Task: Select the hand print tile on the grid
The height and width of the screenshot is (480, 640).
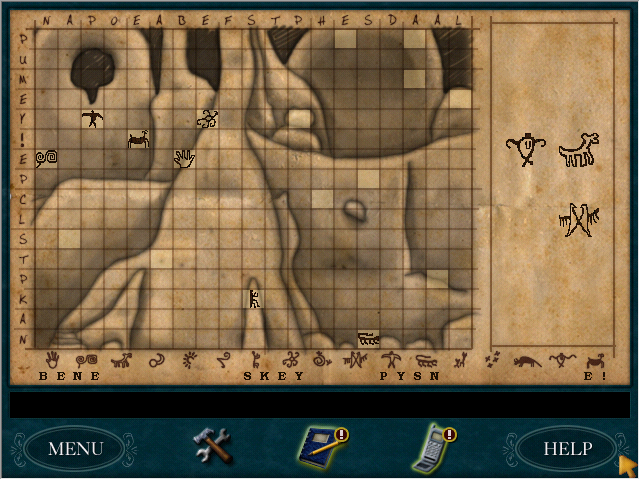Action: pos(184,158)
